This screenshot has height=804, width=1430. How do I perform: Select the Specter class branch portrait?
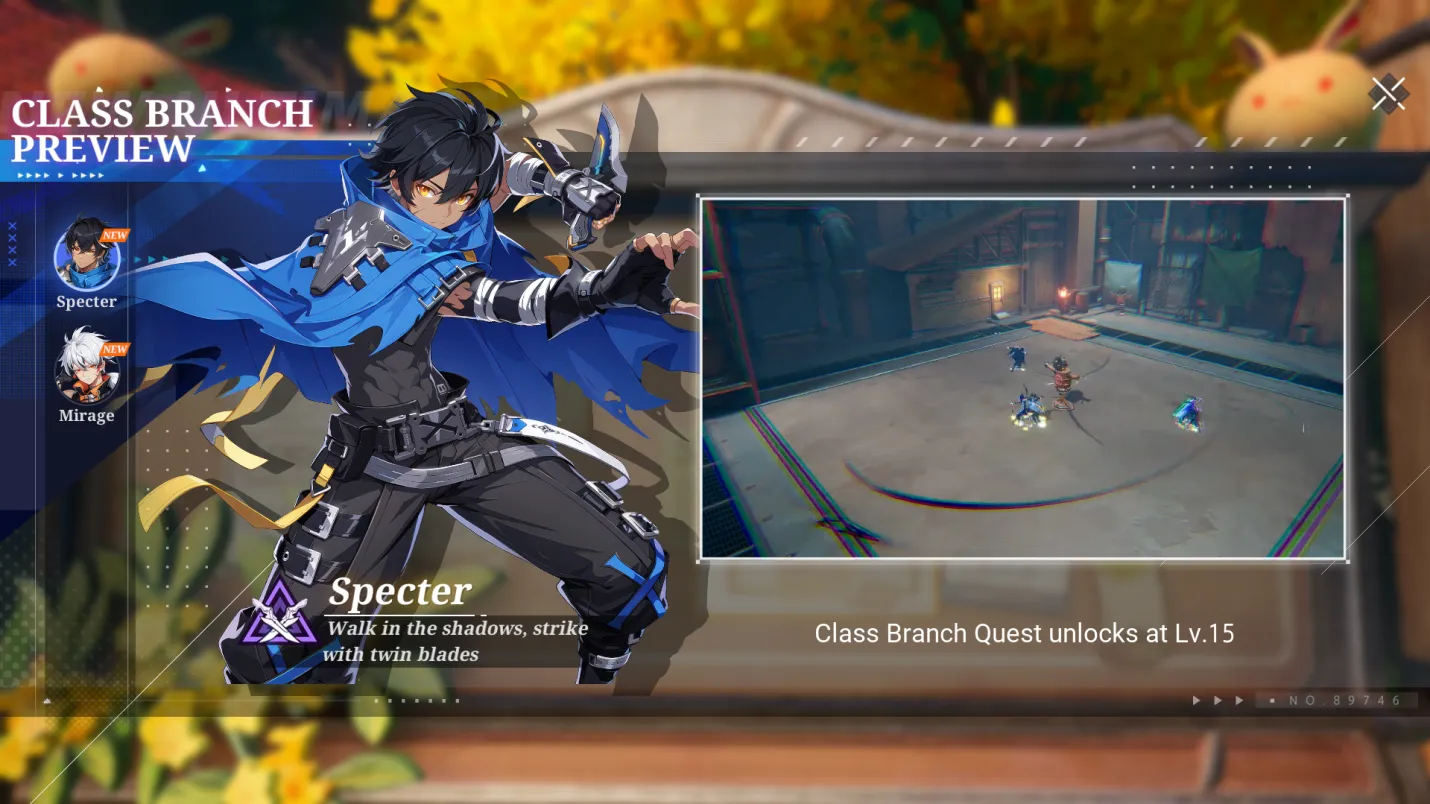pyautogui.click(x=87, y=256)
